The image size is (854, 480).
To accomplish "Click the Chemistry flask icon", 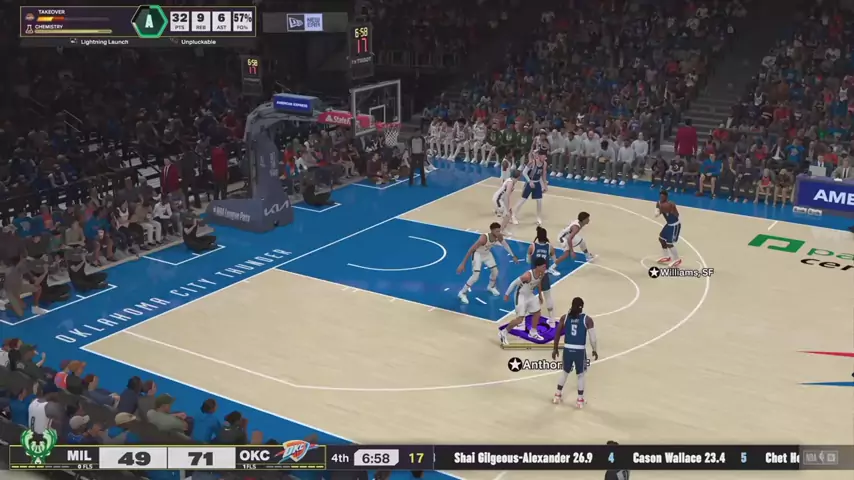I will click(28, 27).
